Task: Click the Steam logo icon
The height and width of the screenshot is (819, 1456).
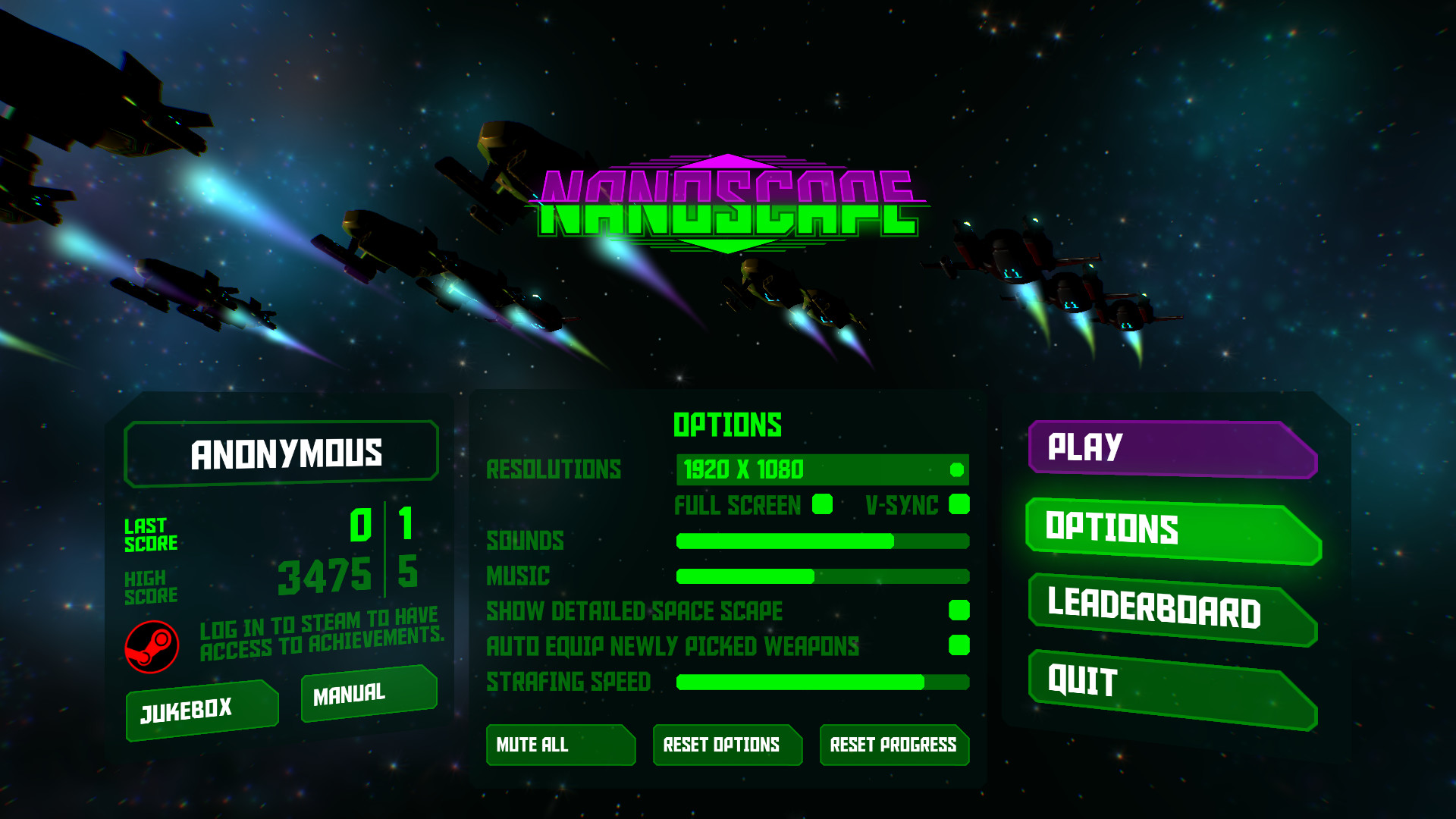Action: click(152, 647)
